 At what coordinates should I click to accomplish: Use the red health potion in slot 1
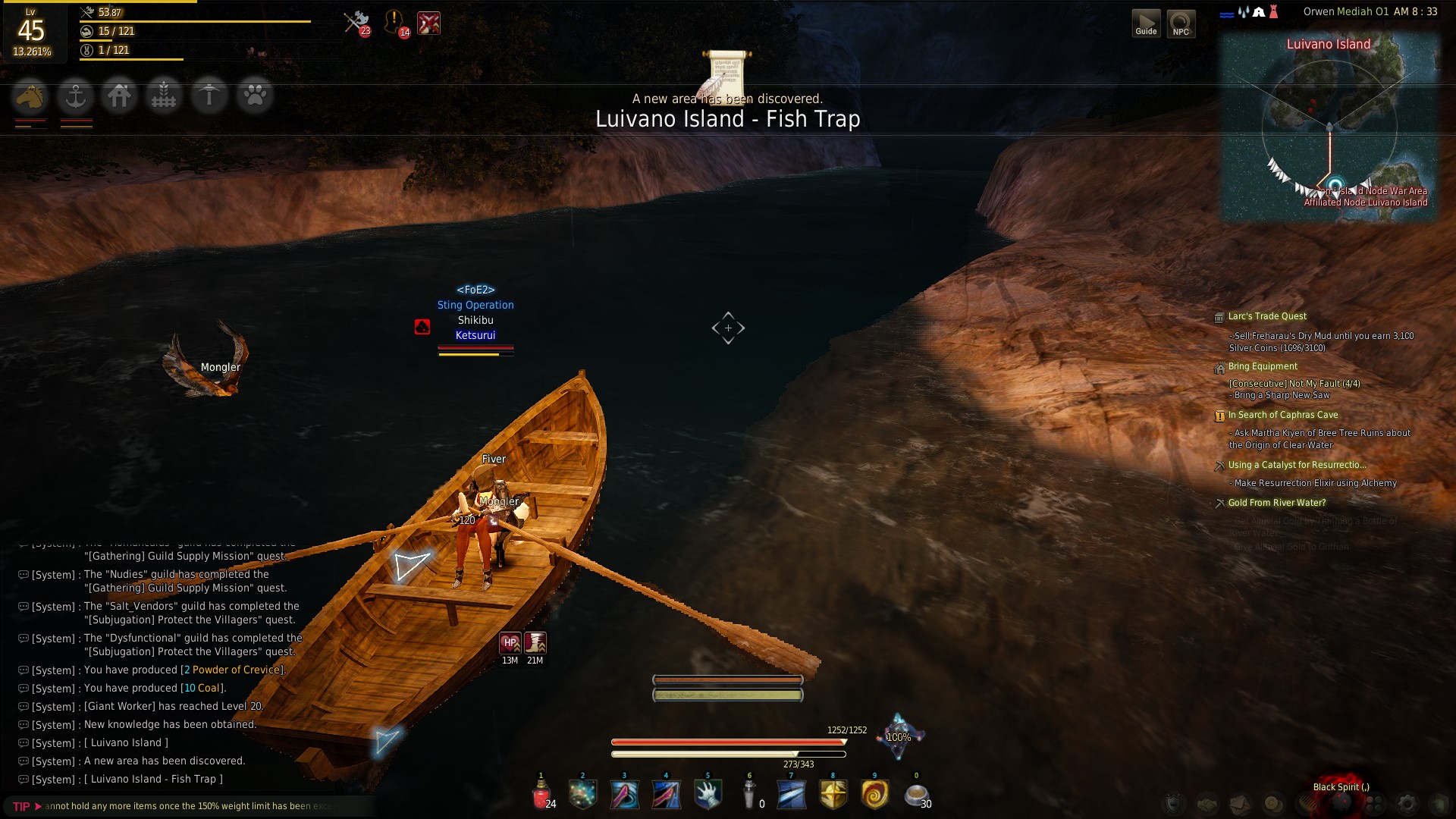(541, 795)
